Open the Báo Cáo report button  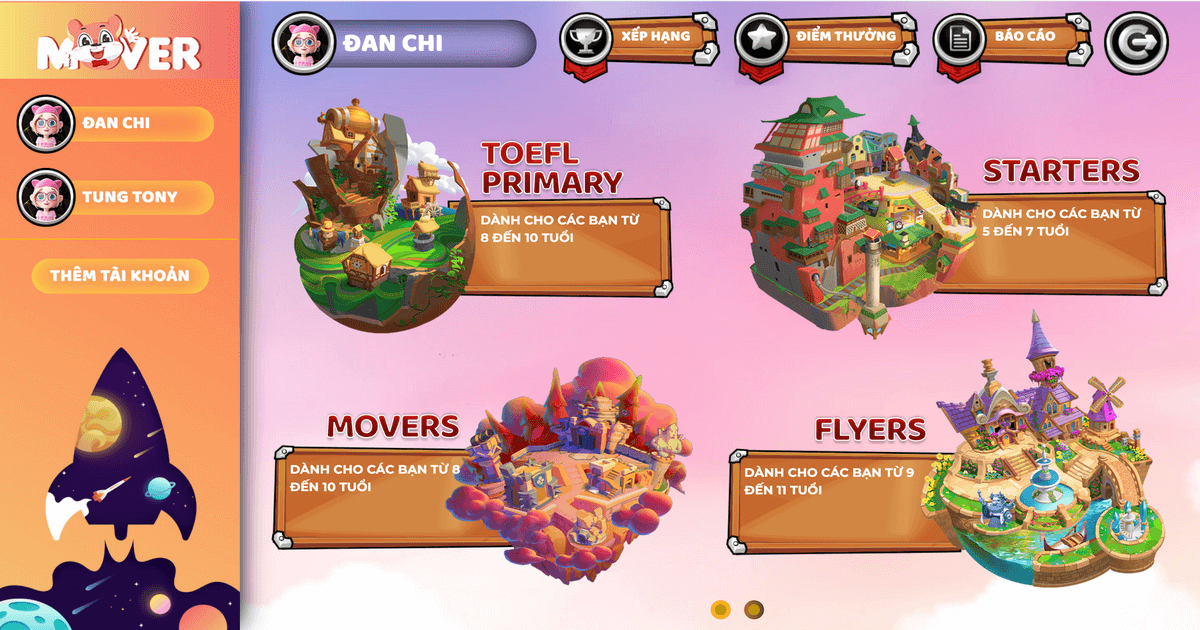[1011, 39]
